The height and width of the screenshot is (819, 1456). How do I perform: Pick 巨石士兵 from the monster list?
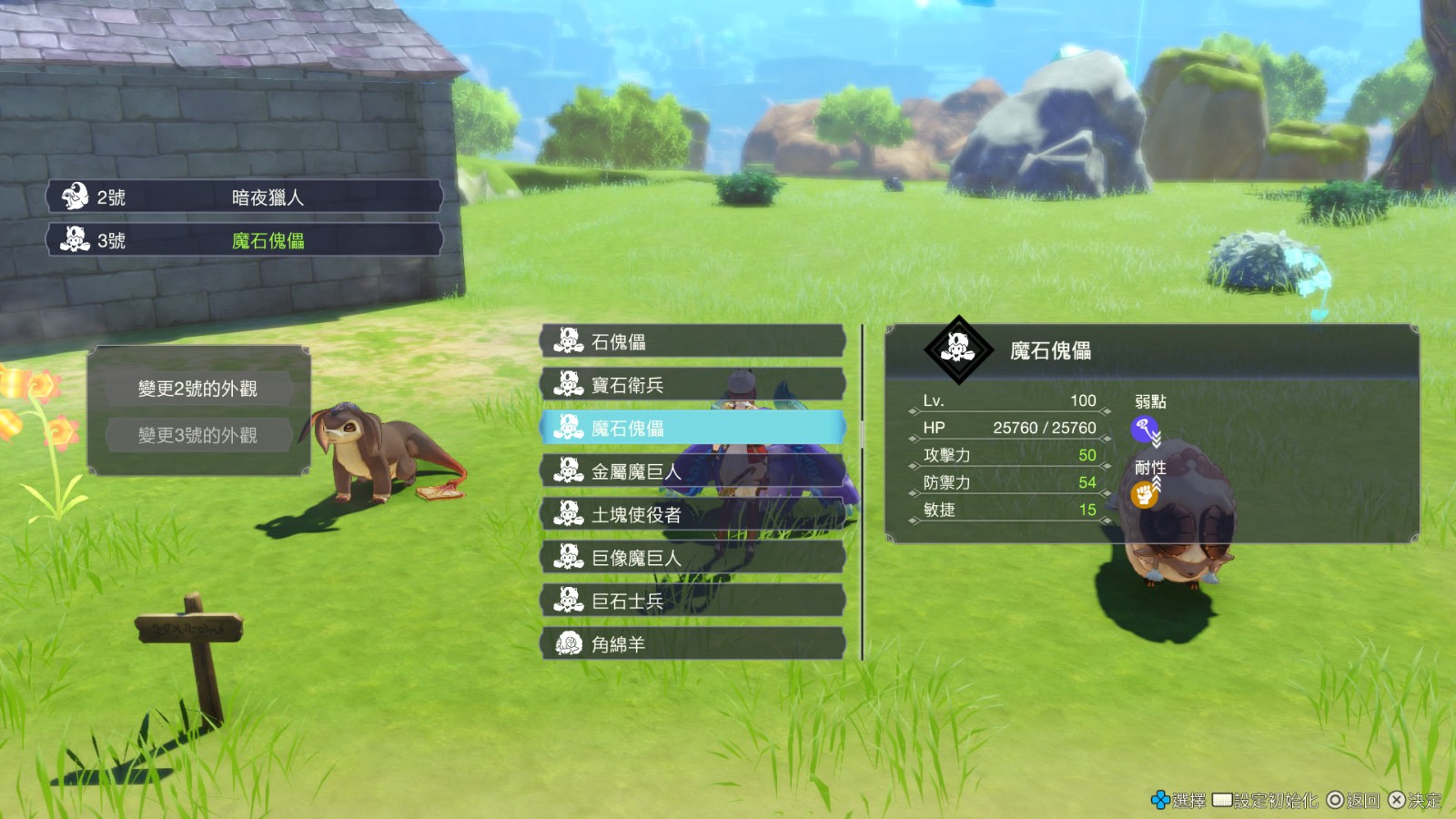click(693, 601)
